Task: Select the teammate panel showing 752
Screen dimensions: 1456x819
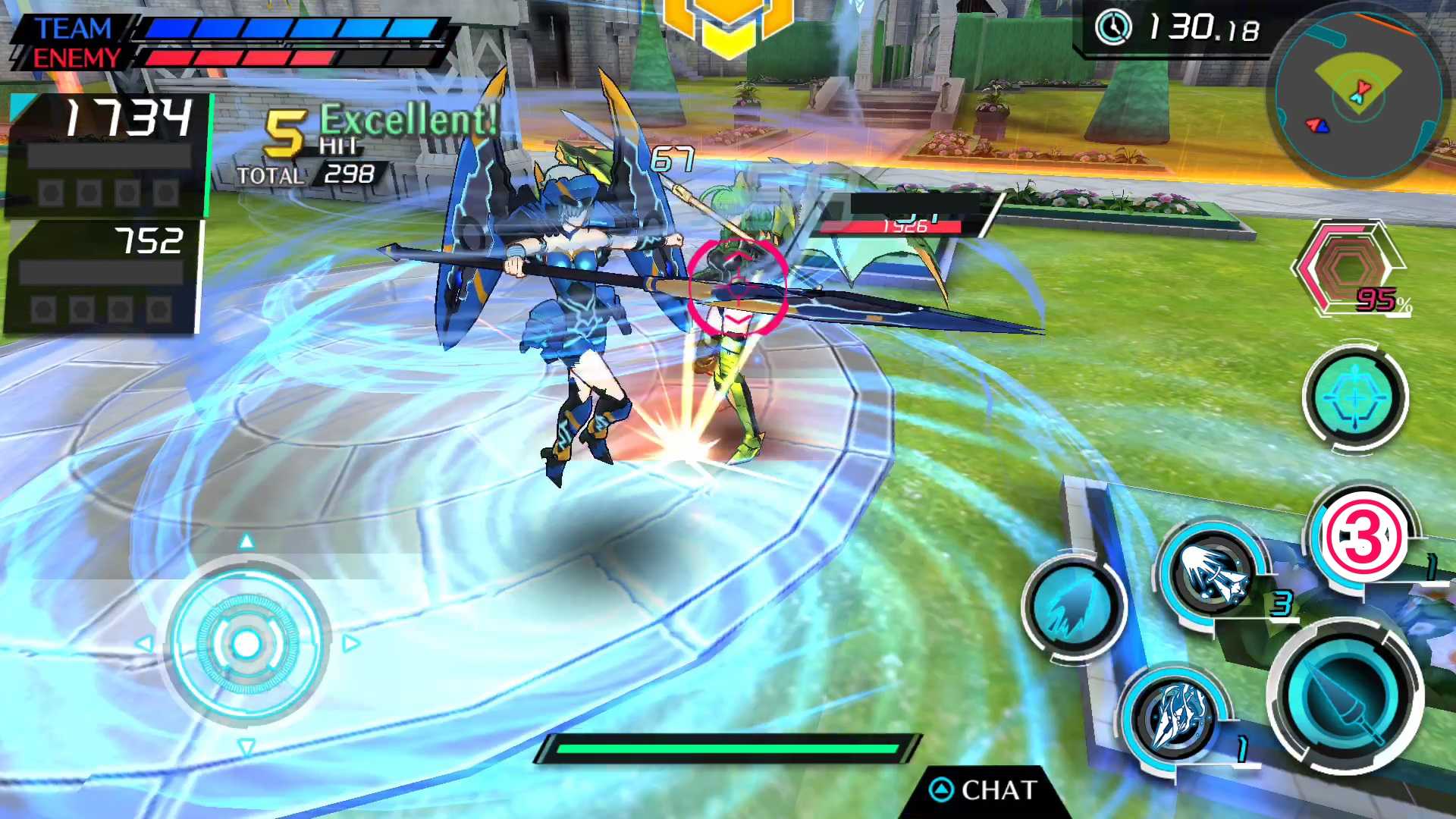Action: click(103, 276)
